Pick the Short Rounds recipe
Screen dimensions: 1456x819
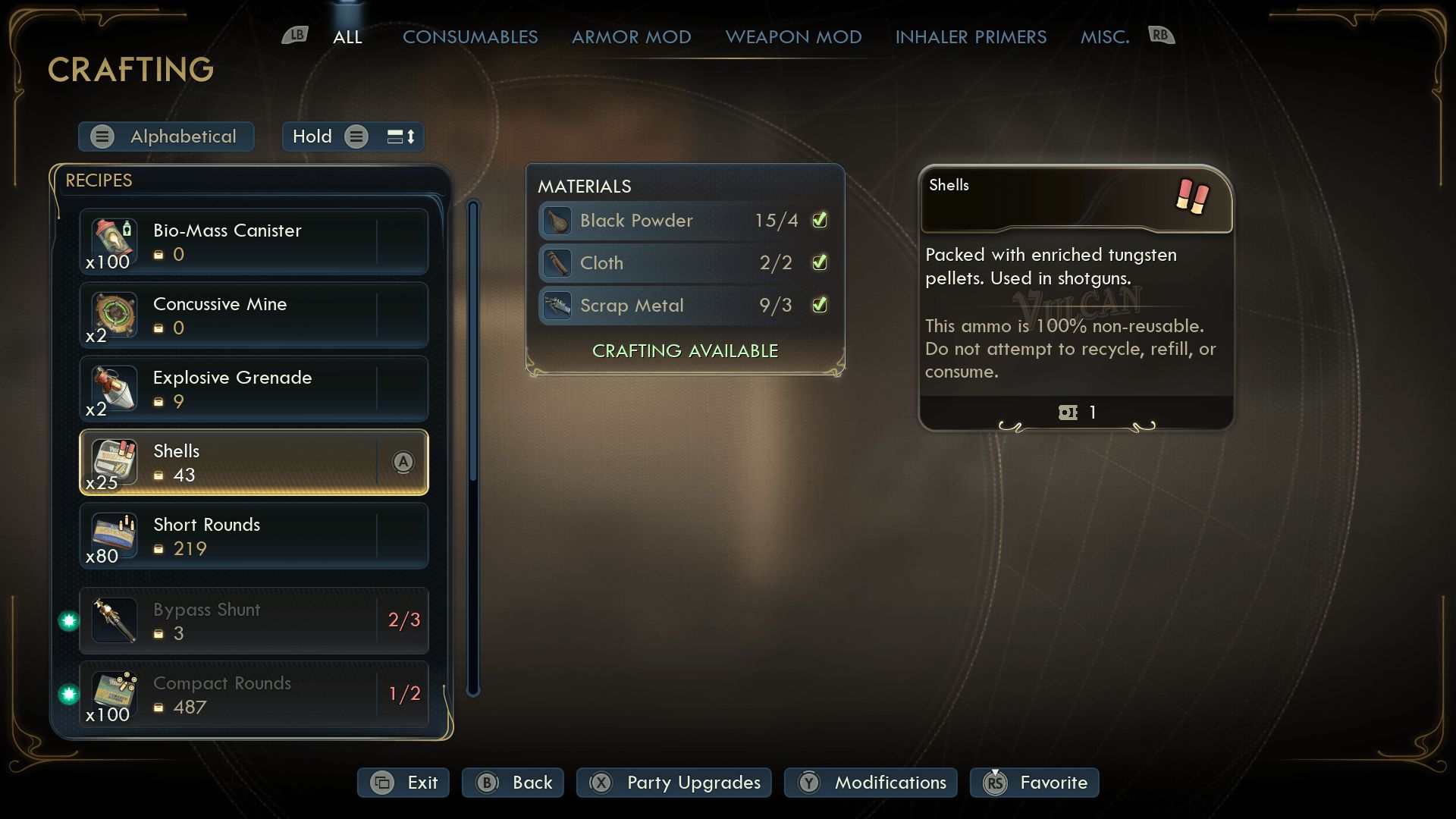[253, 535]
